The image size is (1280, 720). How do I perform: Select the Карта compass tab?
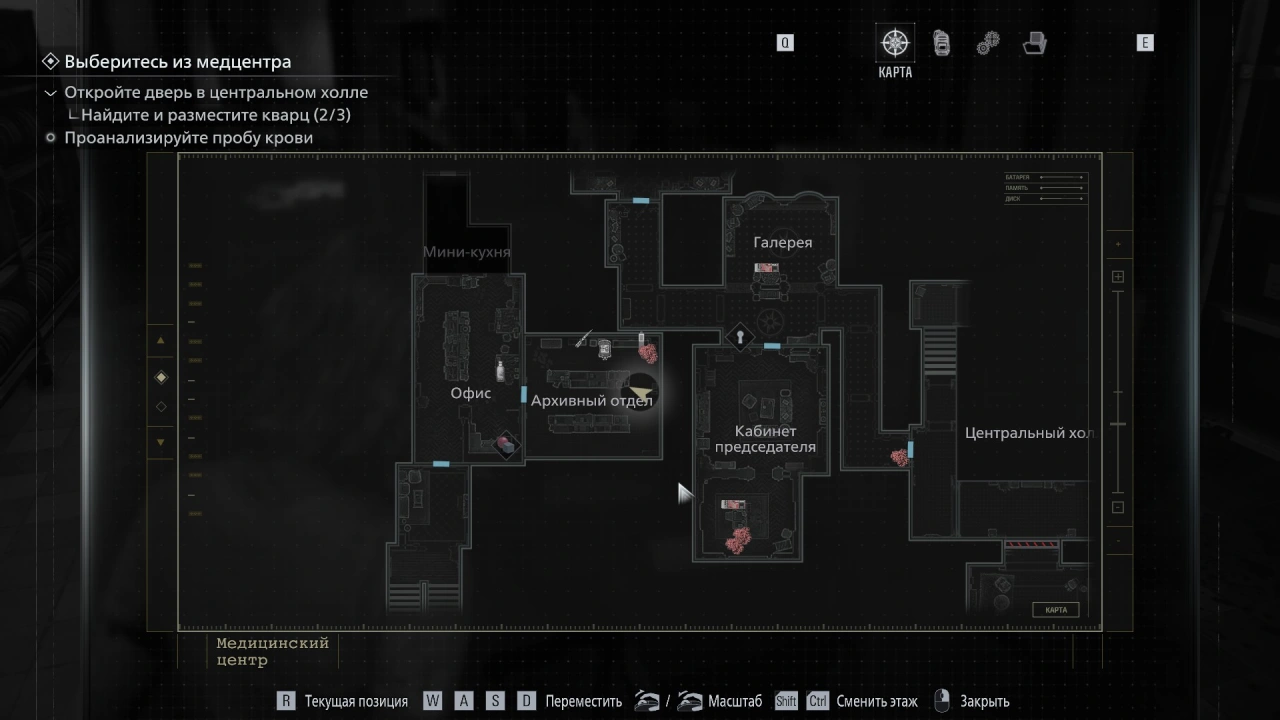pyautogui.click(x=894, y=43)
